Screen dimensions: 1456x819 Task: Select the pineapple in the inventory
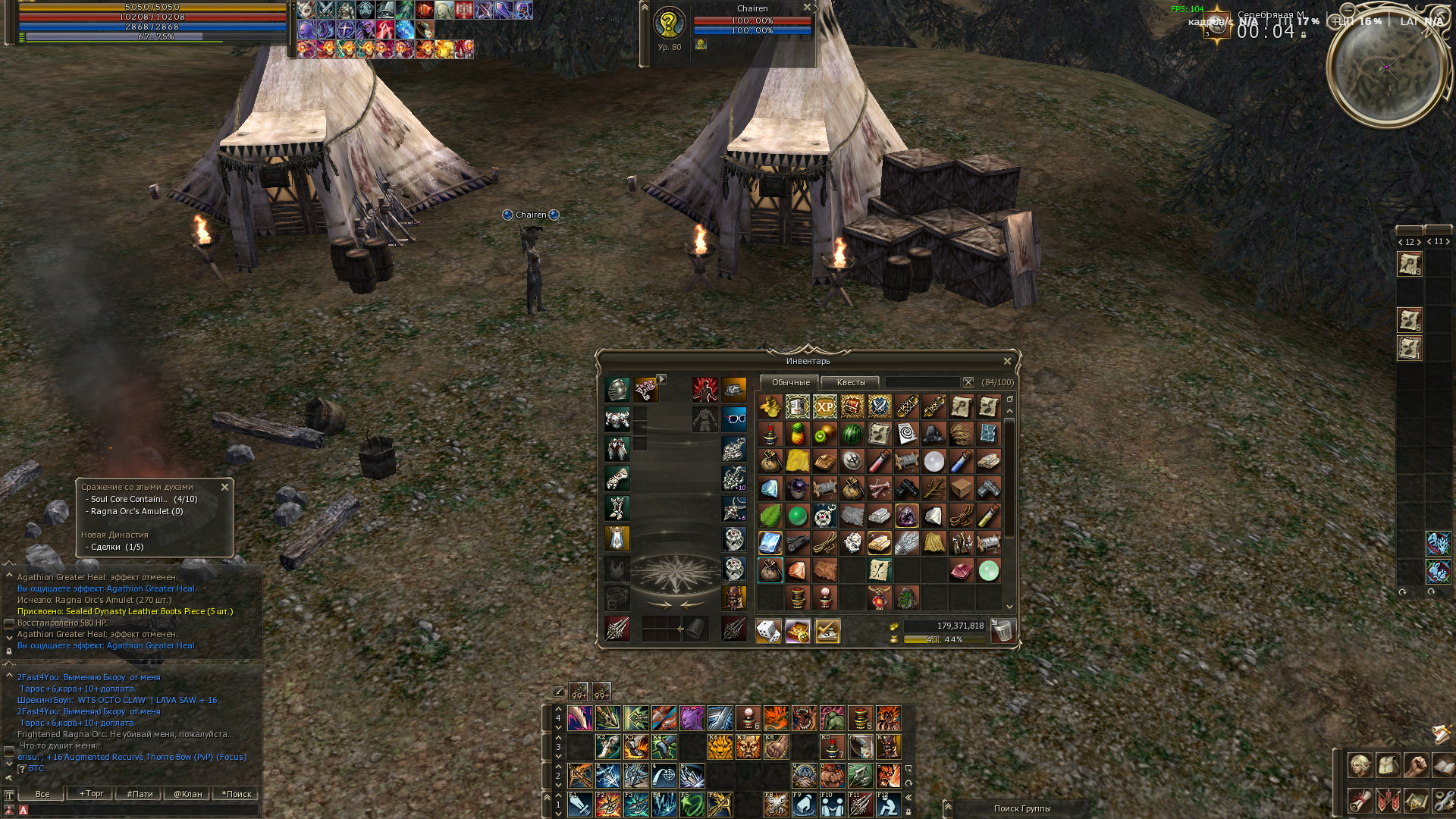797,434
